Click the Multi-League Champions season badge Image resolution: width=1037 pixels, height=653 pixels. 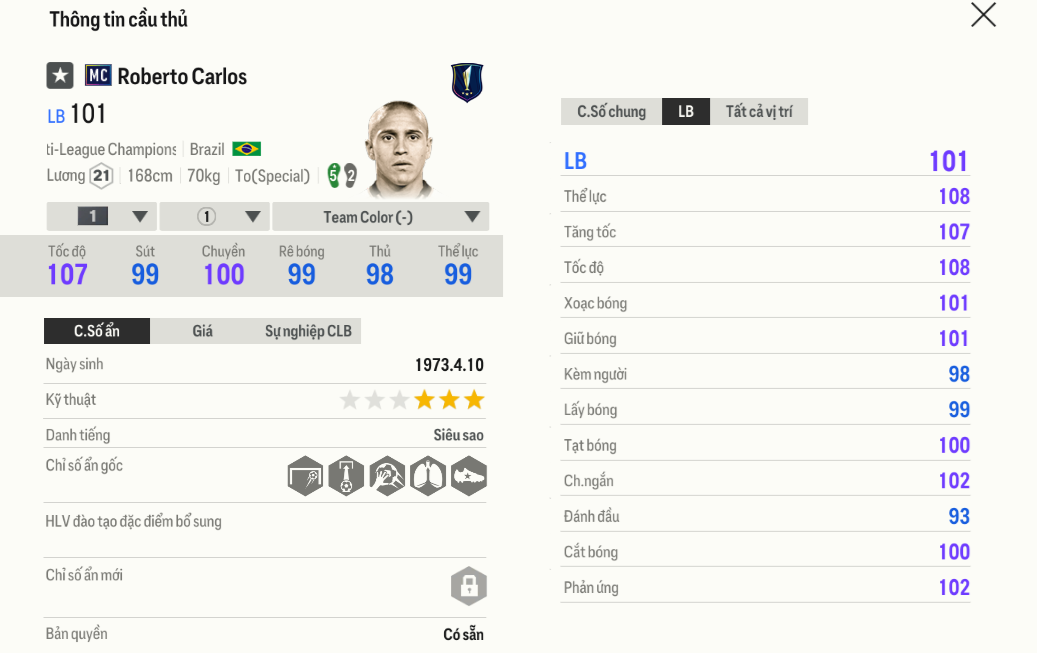pyautogui.click(x=467, y=83)
